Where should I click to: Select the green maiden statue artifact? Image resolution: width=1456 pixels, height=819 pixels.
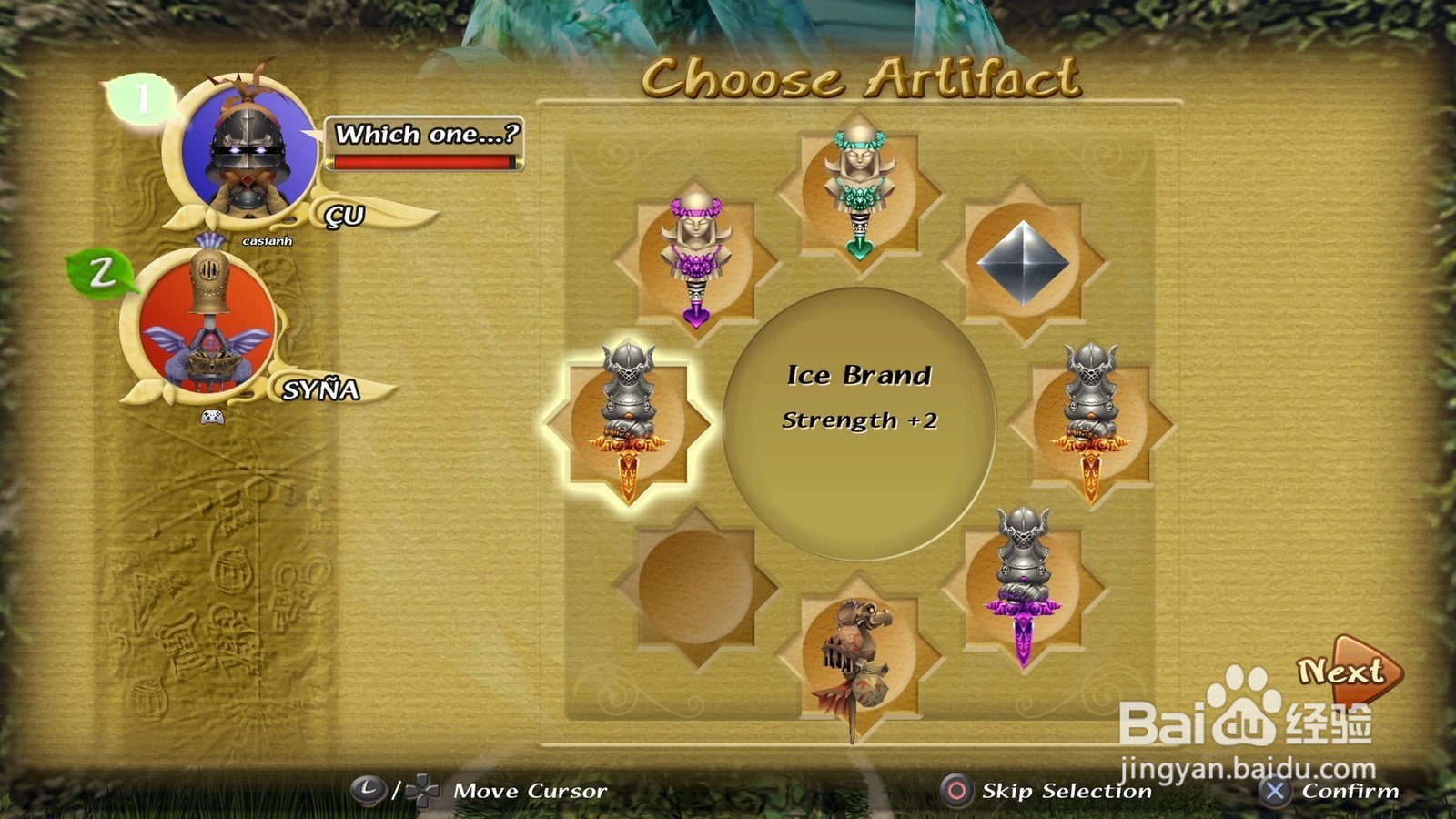[x=859, y=191]
